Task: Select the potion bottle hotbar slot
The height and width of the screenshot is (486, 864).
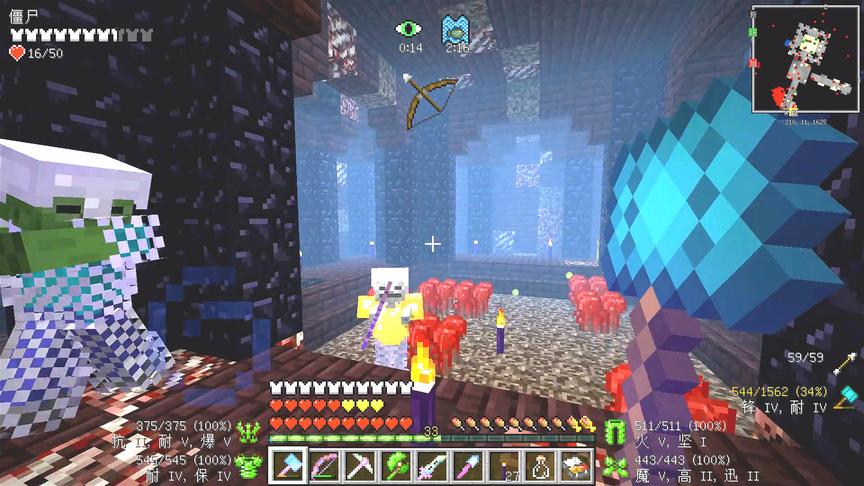Action: pyautogui.click(x=539, y=465)
